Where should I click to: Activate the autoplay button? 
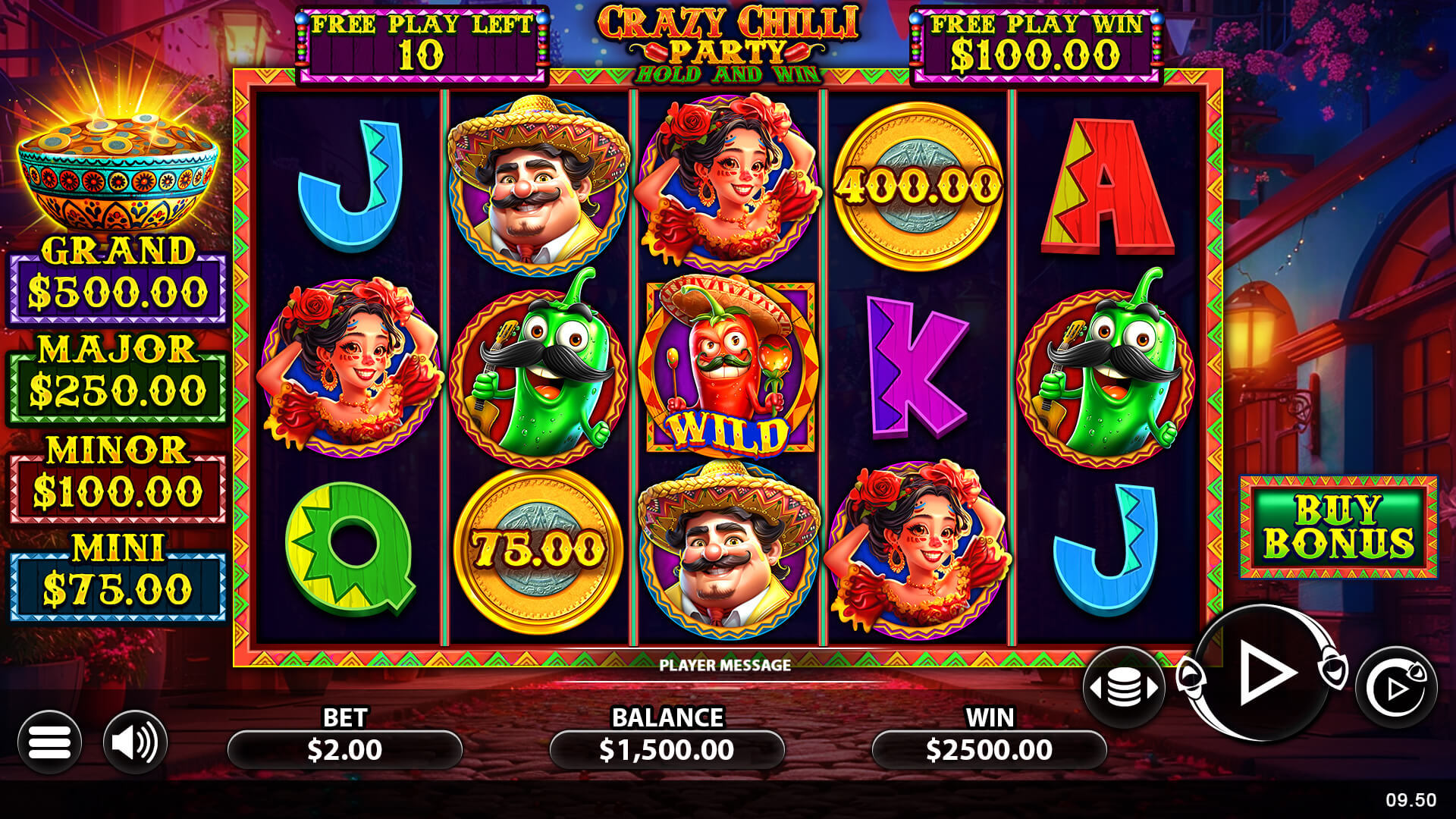click(1395, 688)
